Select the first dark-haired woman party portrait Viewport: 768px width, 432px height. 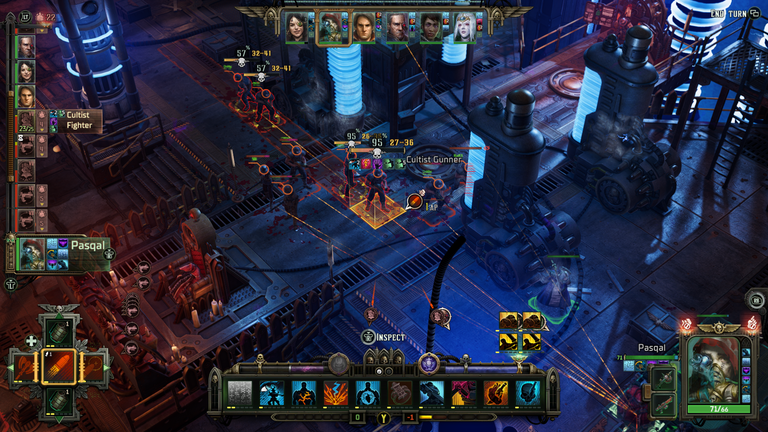(x=296, y=27)
